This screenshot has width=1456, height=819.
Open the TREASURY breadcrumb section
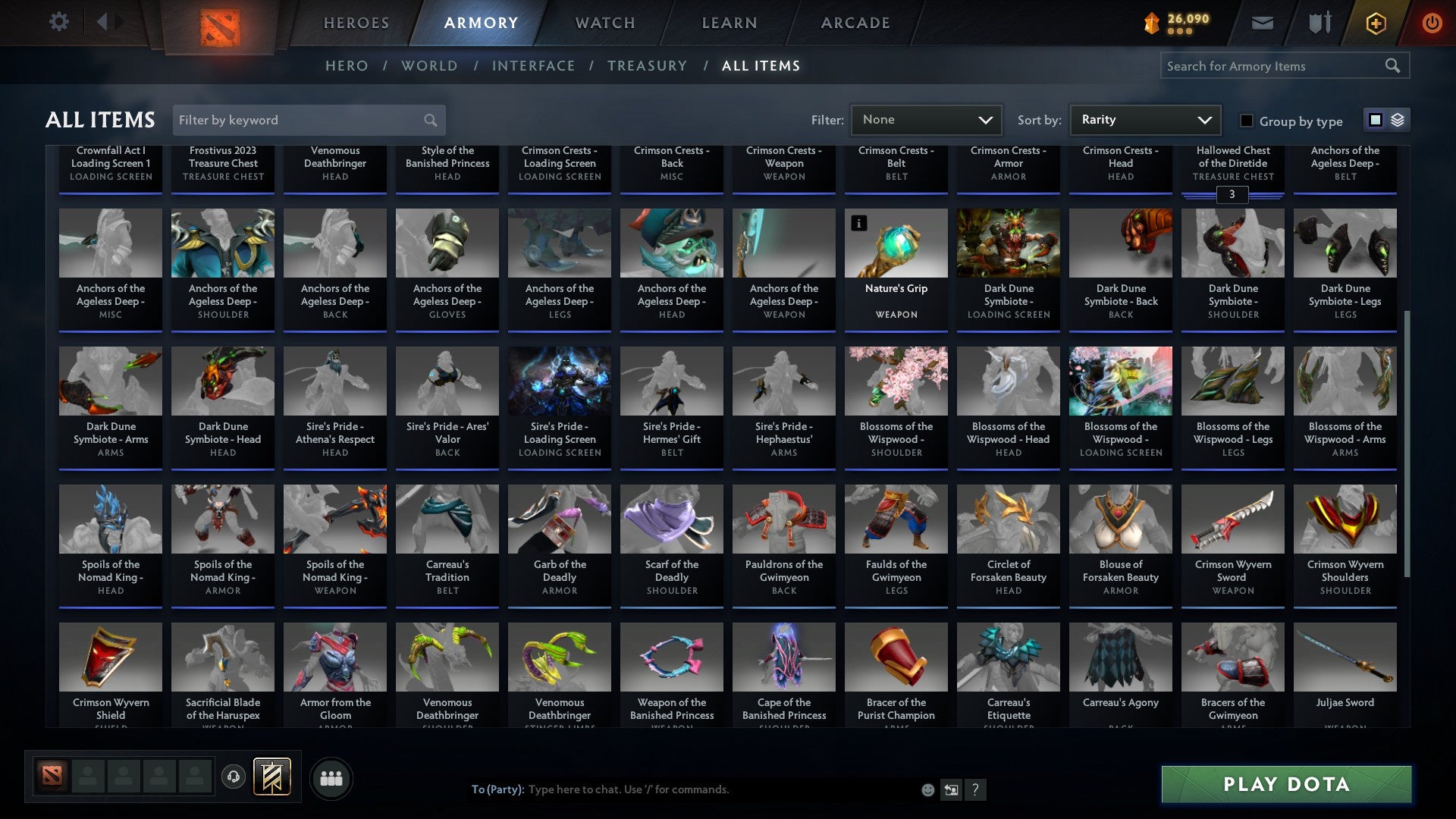point(648,66)
